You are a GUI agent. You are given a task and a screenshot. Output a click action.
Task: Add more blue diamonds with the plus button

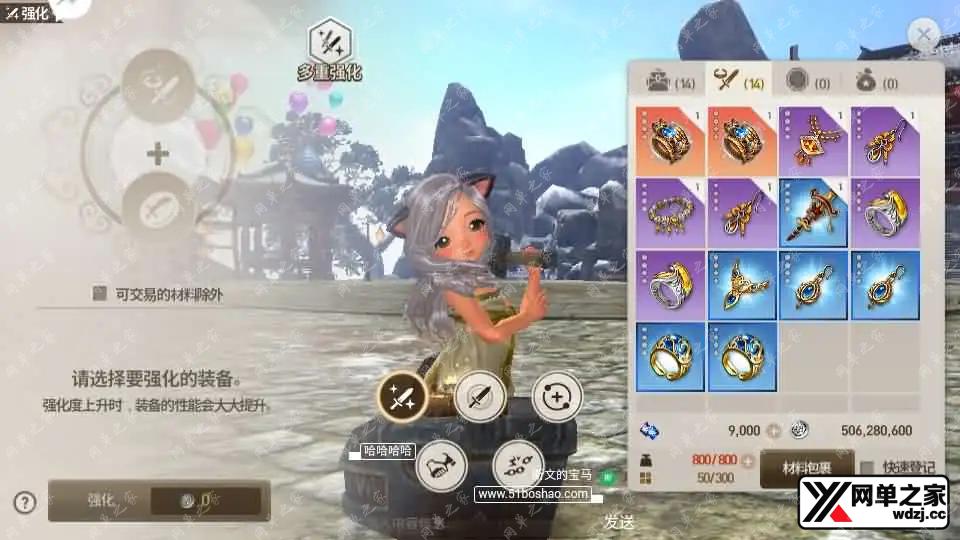[772, 431]
